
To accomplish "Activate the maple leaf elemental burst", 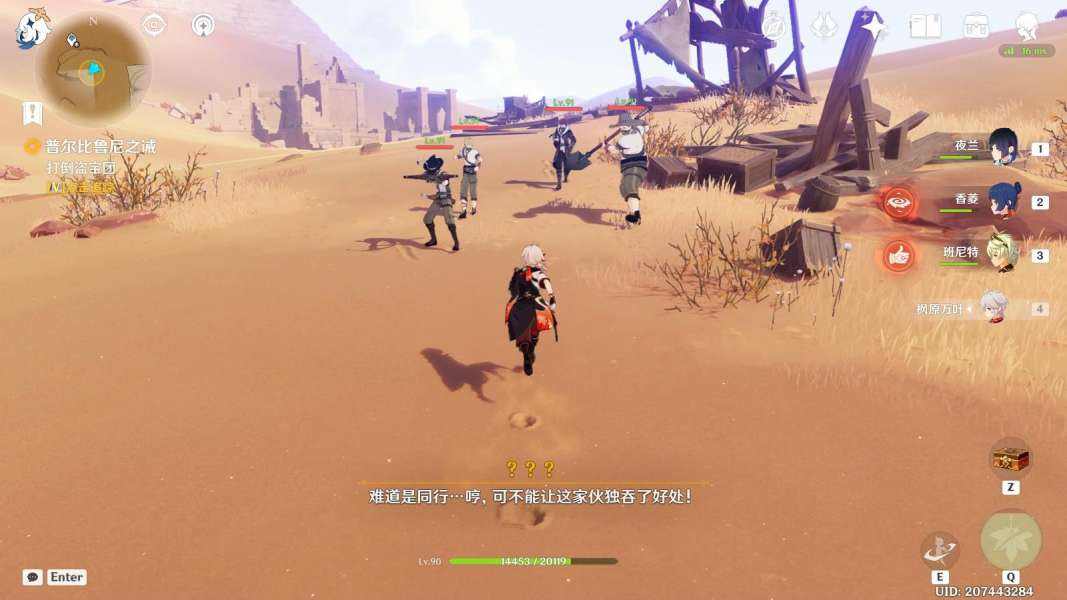I will click(1010, 540).
